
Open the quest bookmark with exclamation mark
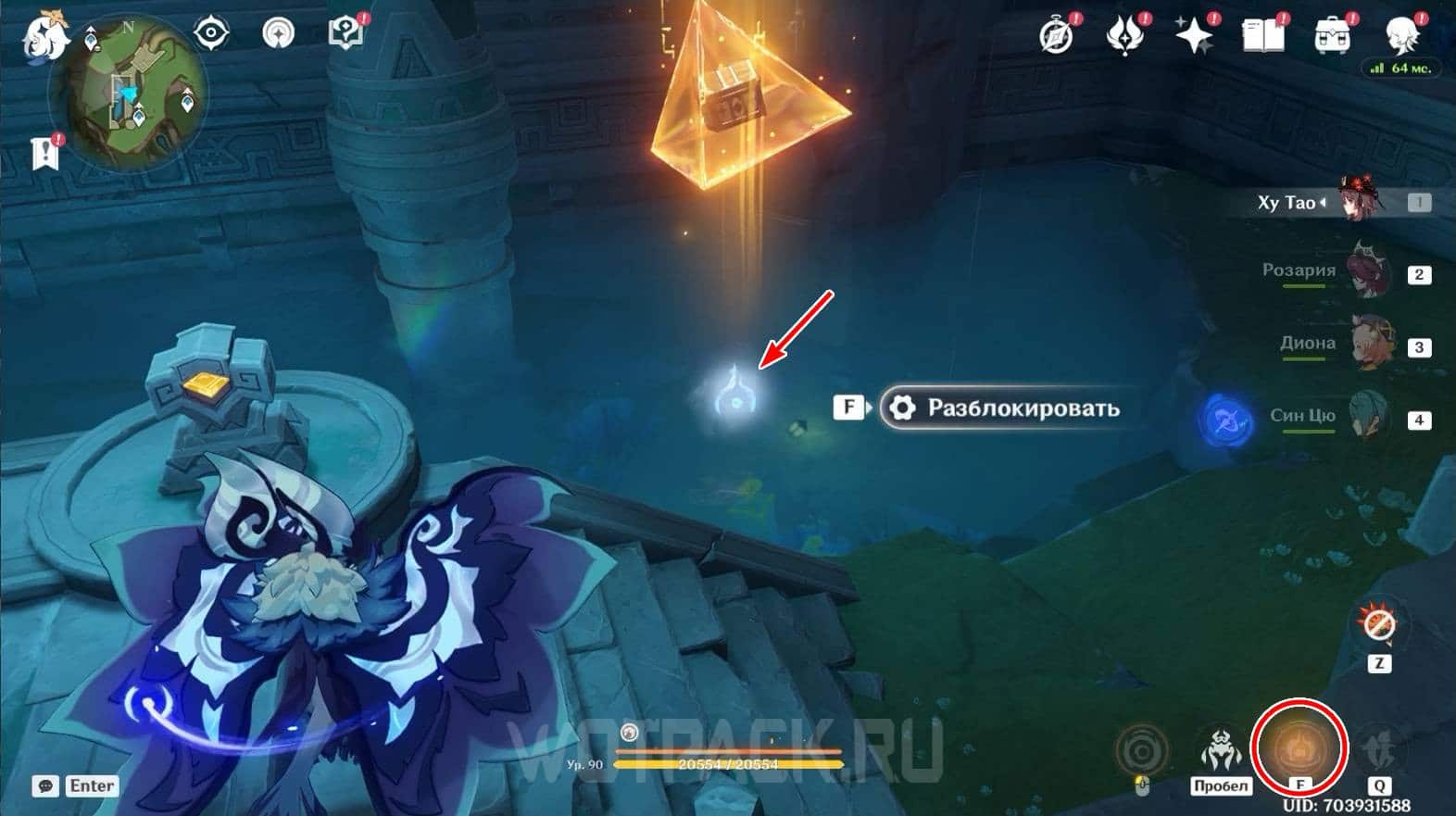pos(45,153)
